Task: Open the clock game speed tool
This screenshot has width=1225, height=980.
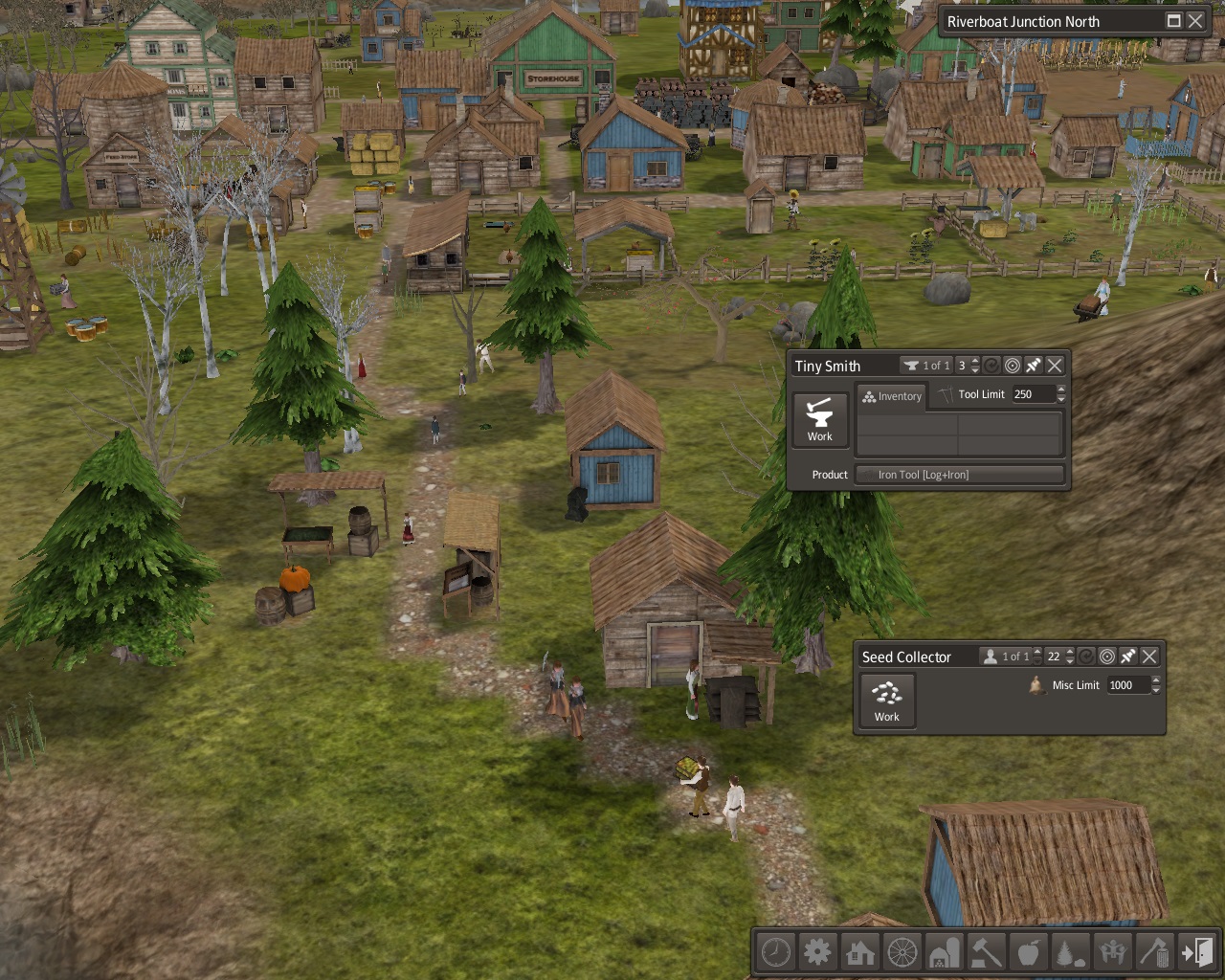Action: [x=776, y=952]
